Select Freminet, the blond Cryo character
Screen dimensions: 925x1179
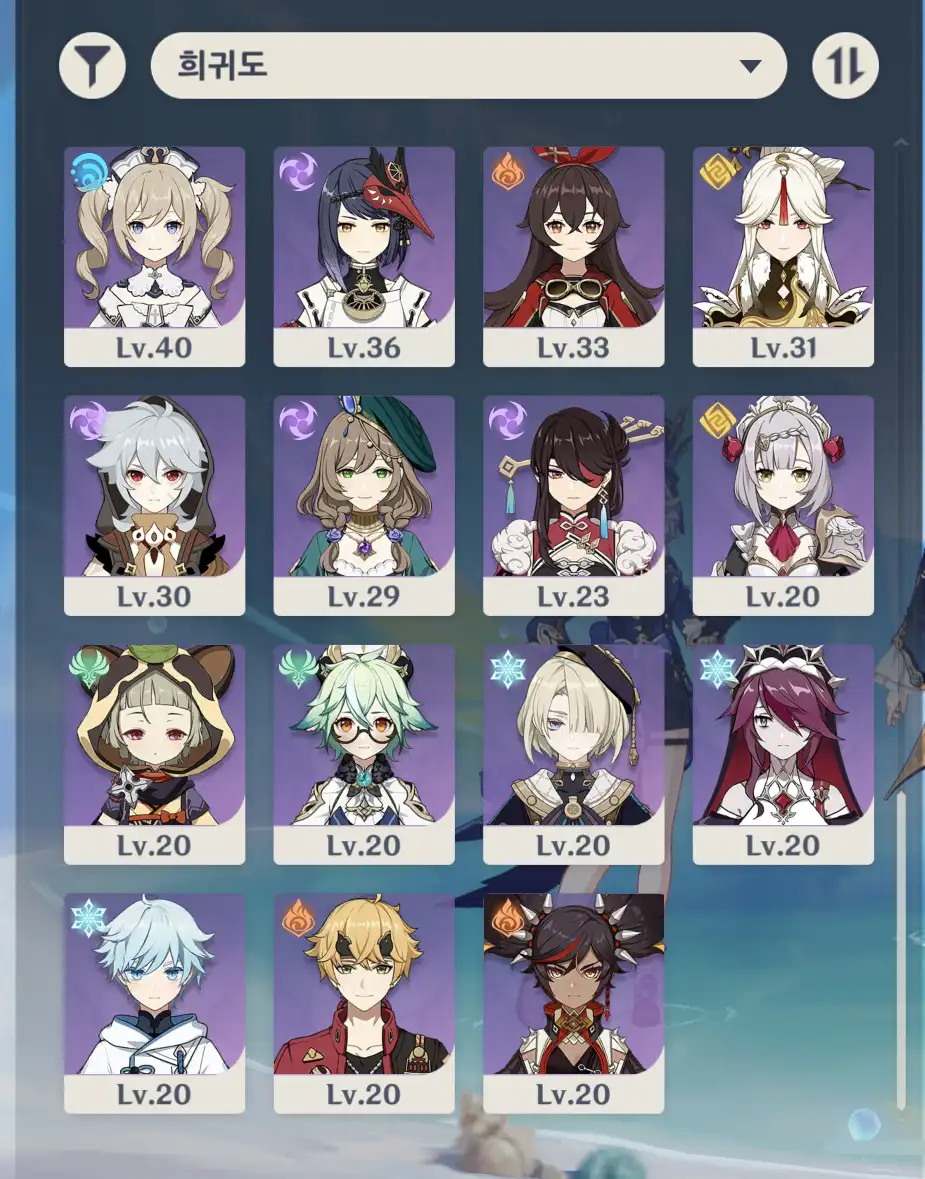573,754
